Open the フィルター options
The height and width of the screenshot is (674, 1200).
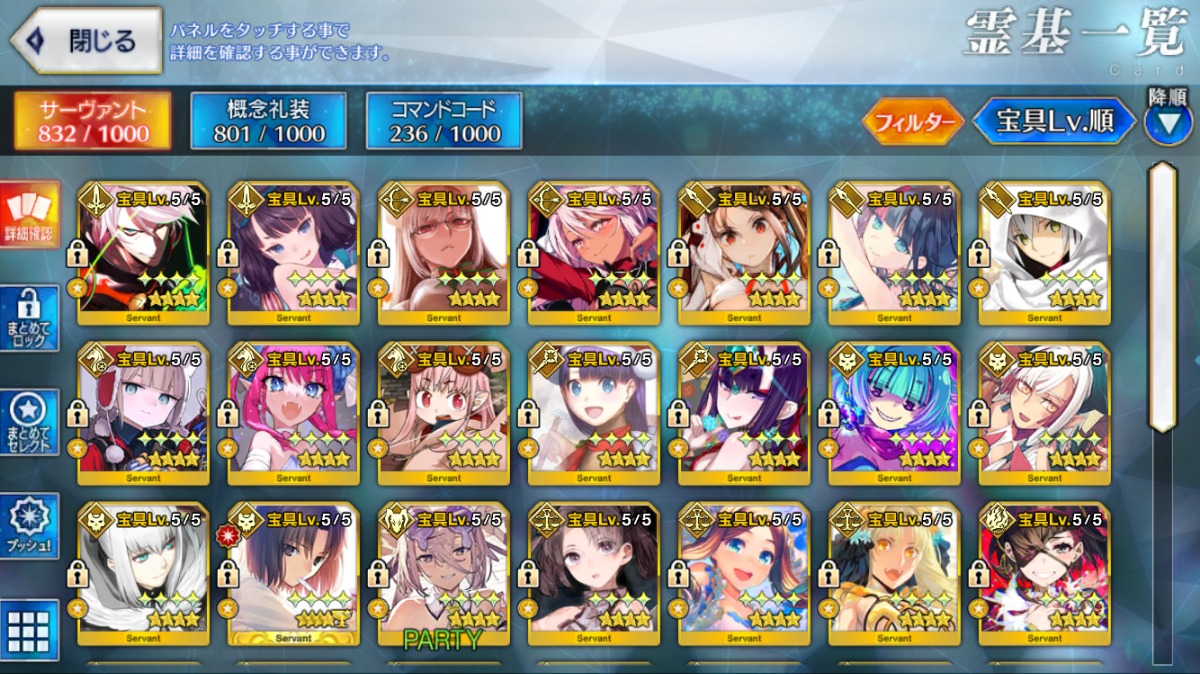(x=912, y=122)
